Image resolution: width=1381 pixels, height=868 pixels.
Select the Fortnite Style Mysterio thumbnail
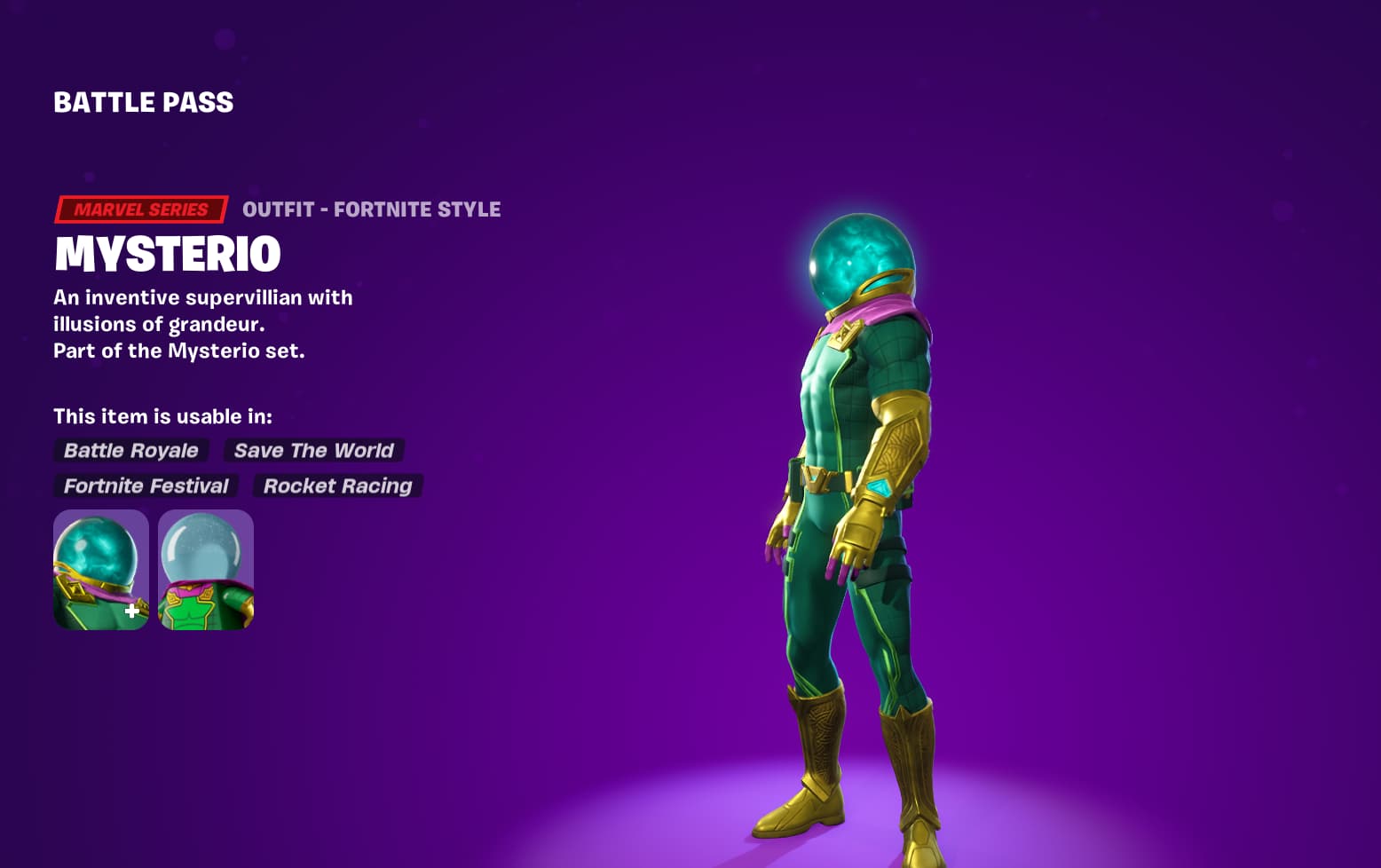coord(101,568)
